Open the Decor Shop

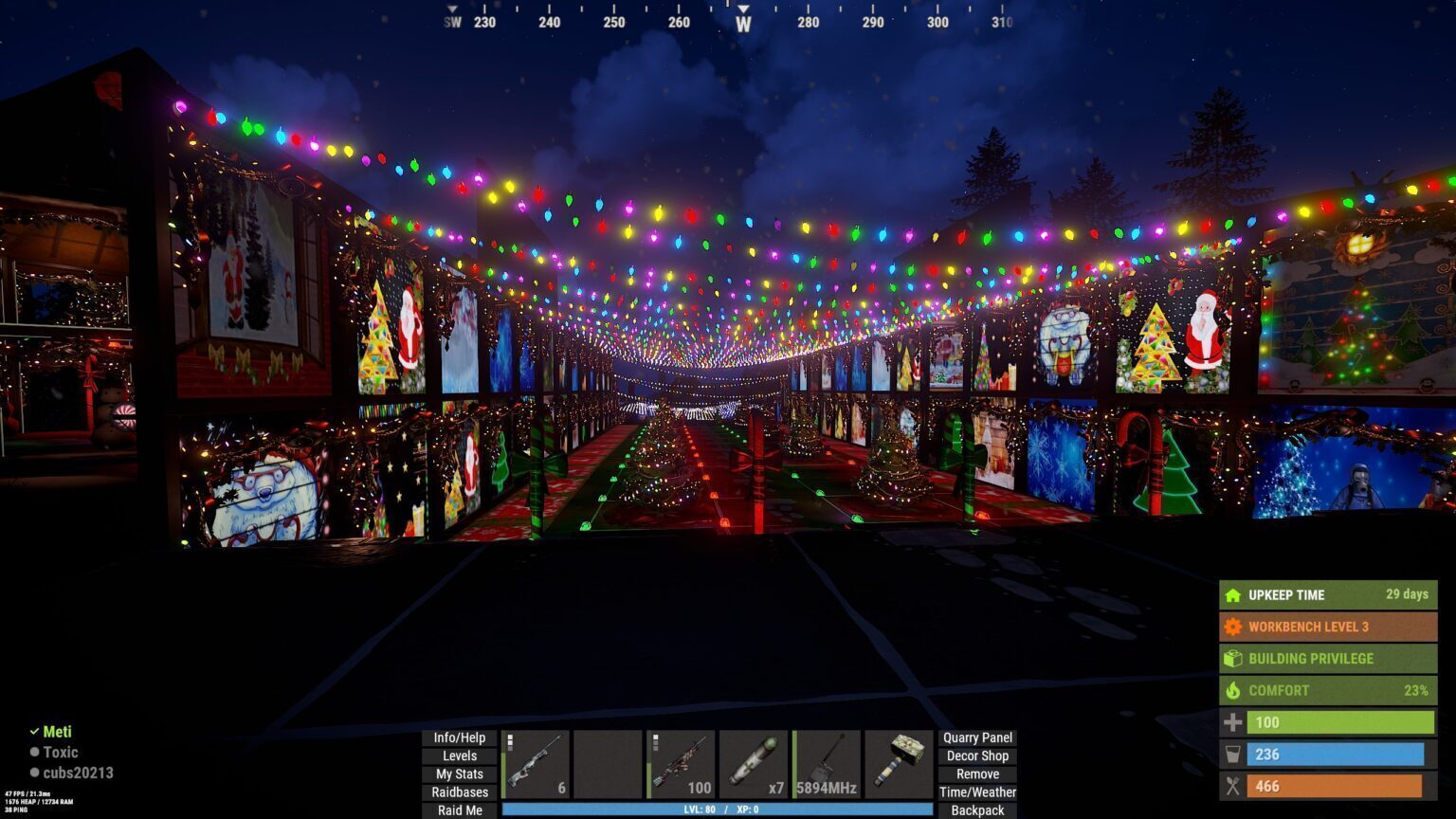pos(976,755)
